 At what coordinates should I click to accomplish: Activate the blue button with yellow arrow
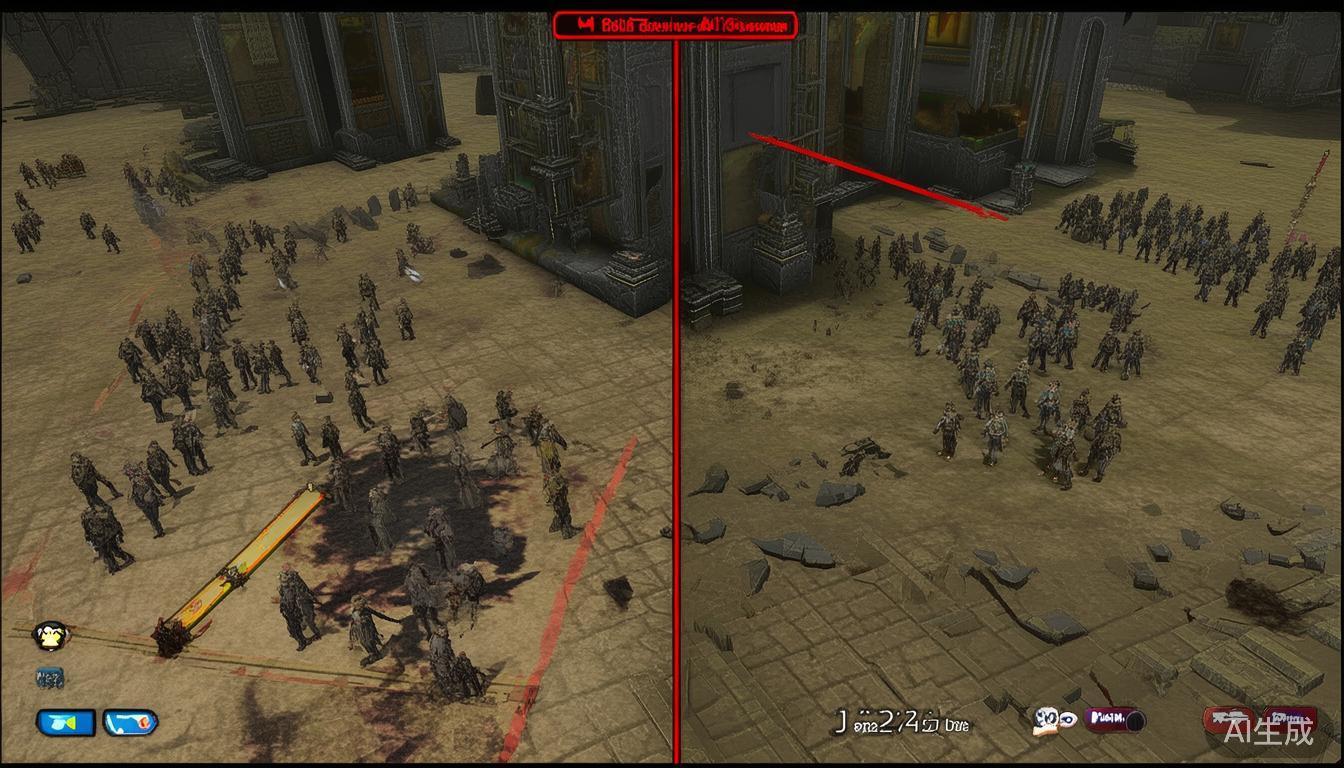(66, 721)
